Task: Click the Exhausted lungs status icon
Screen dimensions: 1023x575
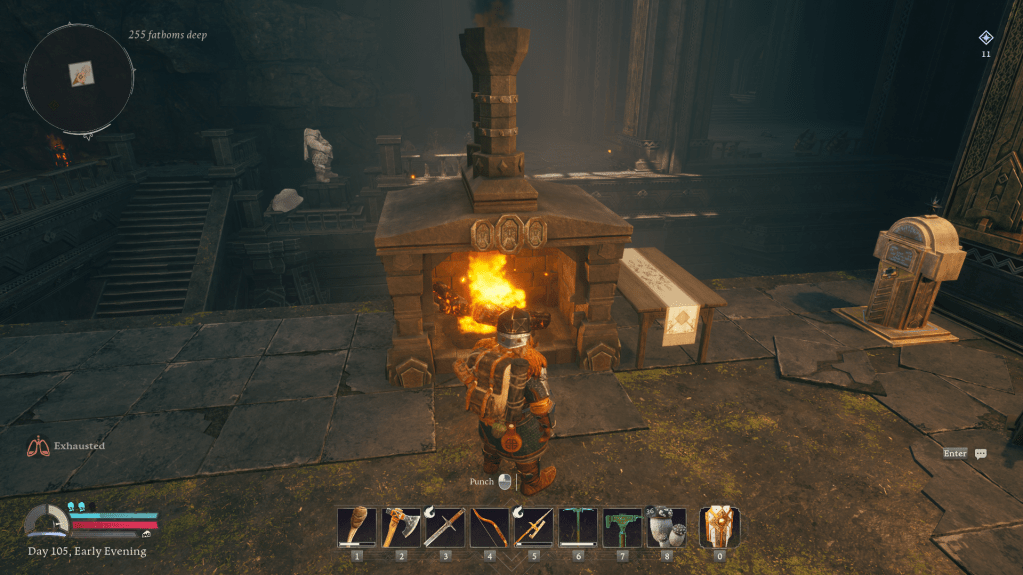Action: click(x=36, y=446)
